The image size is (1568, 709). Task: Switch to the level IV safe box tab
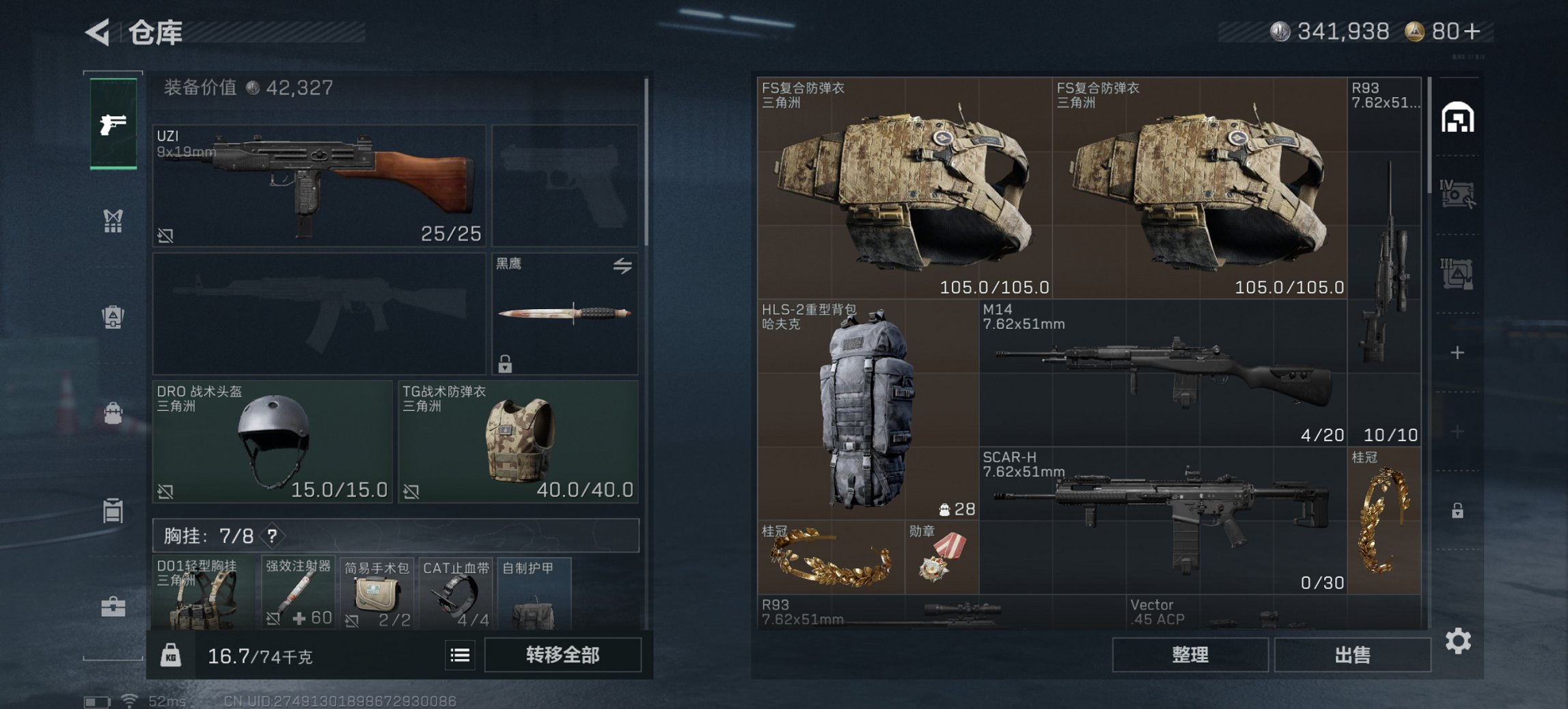pos(1457,192)
